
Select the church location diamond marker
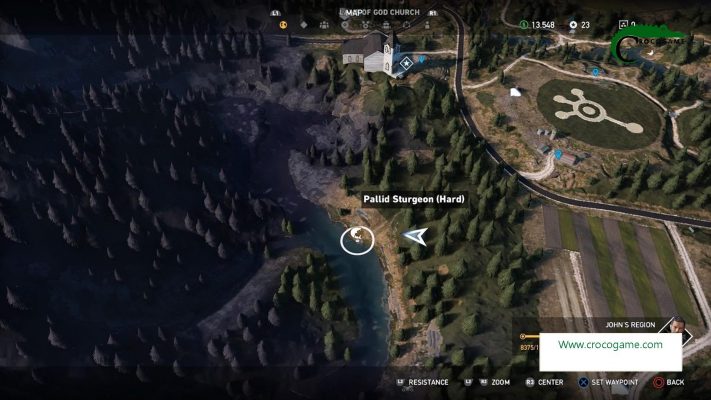pos(406,62)
